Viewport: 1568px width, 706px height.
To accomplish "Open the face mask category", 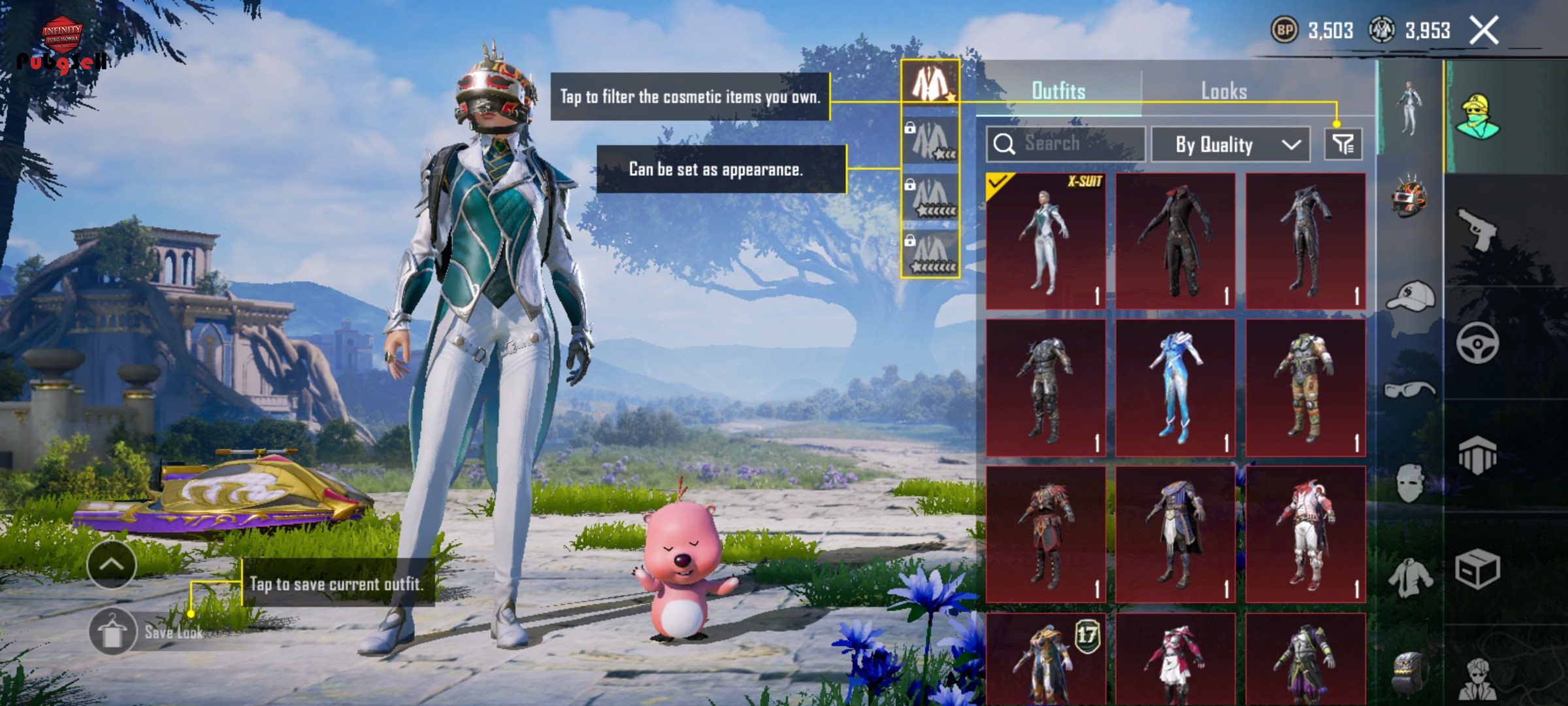I will tap(1410, 484).
